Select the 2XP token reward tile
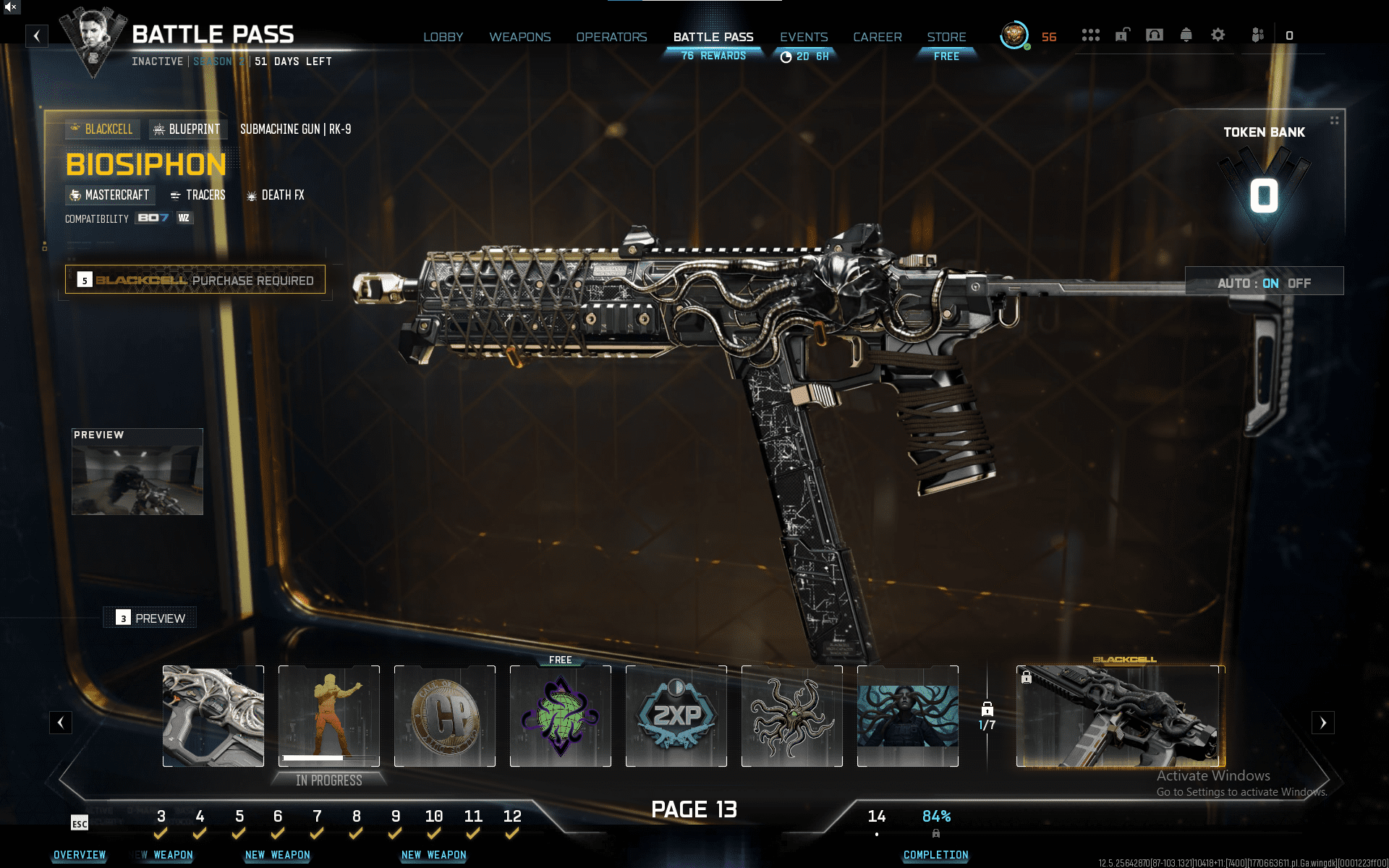 676,716
